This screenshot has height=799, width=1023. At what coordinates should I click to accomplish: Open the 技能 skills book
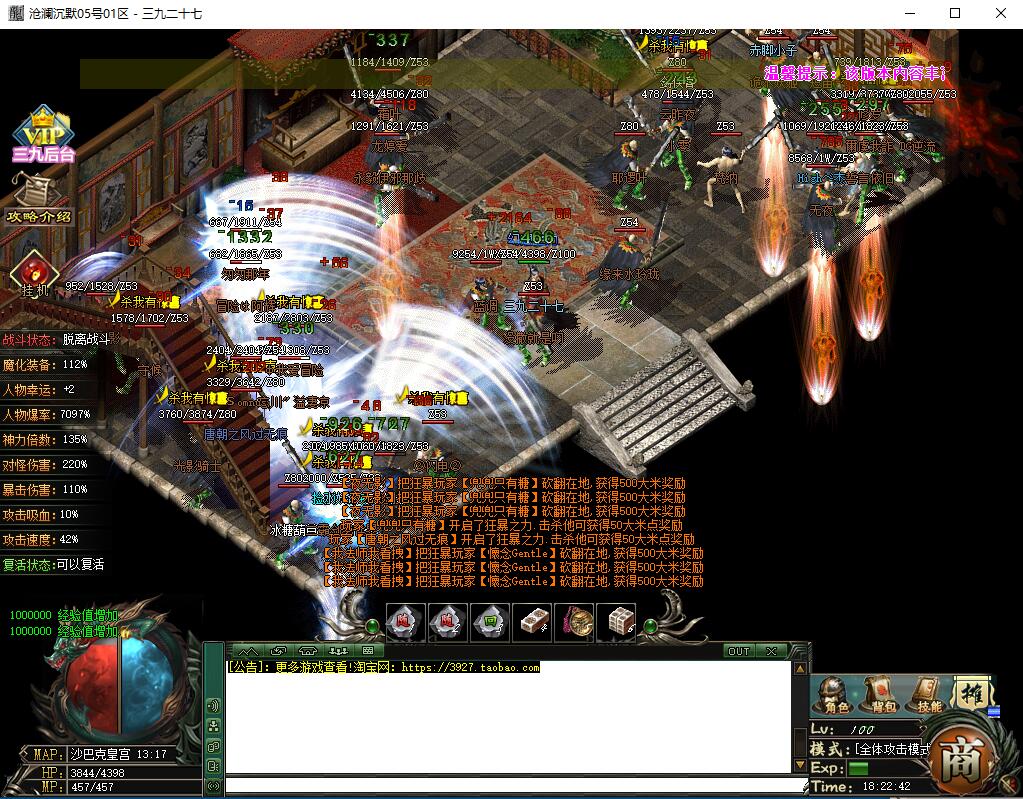927,694
